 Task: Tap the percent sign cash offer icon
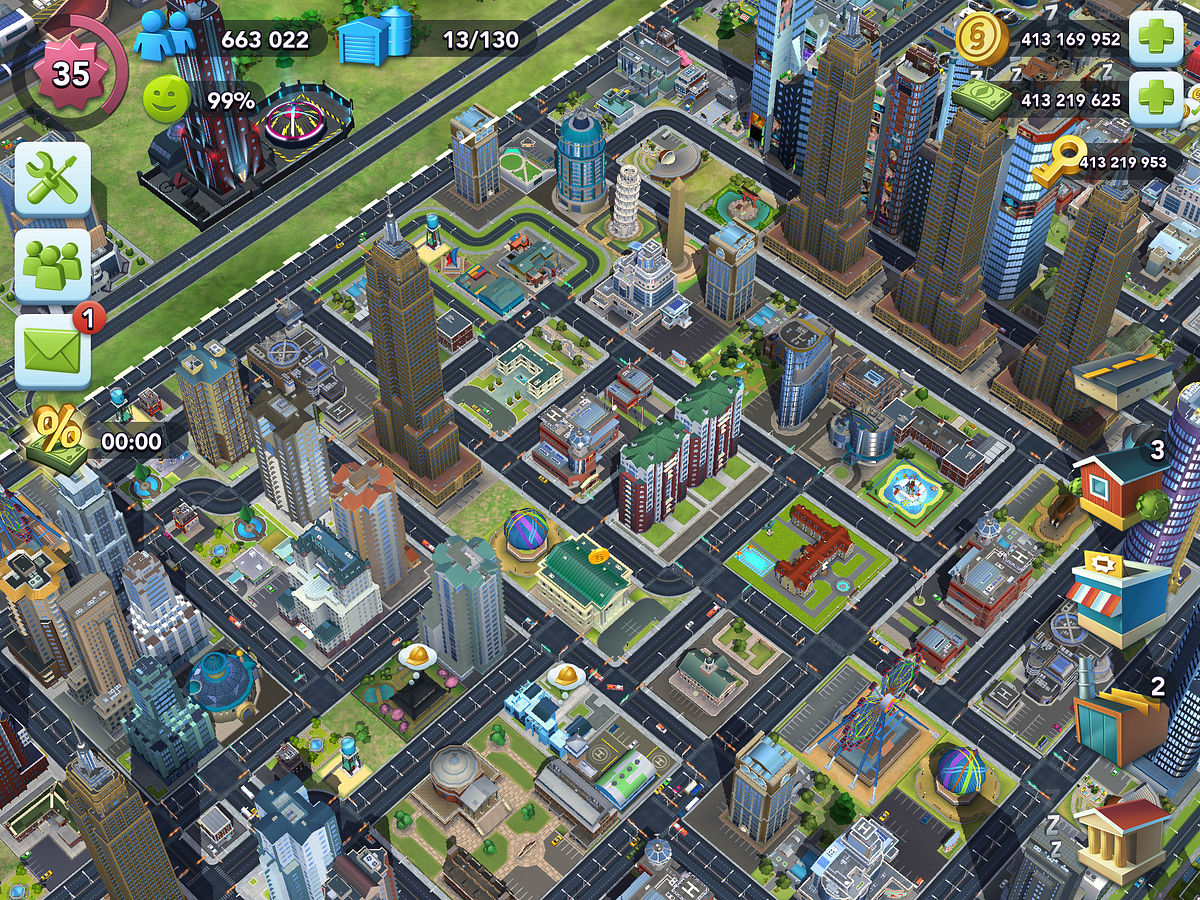coord(60,436)
